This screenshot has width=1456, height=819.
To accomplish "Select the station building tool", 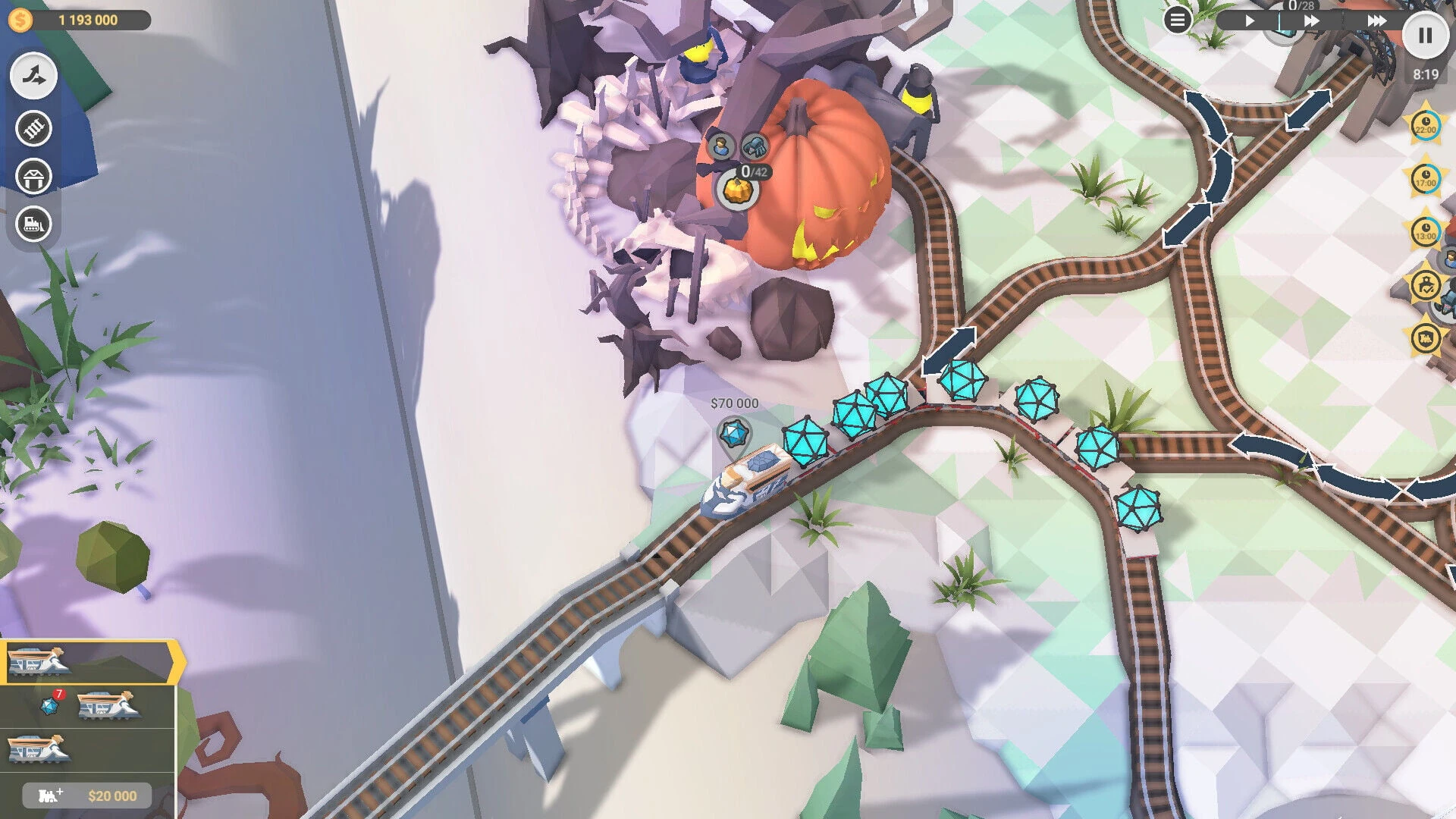I will click(33, 177).
